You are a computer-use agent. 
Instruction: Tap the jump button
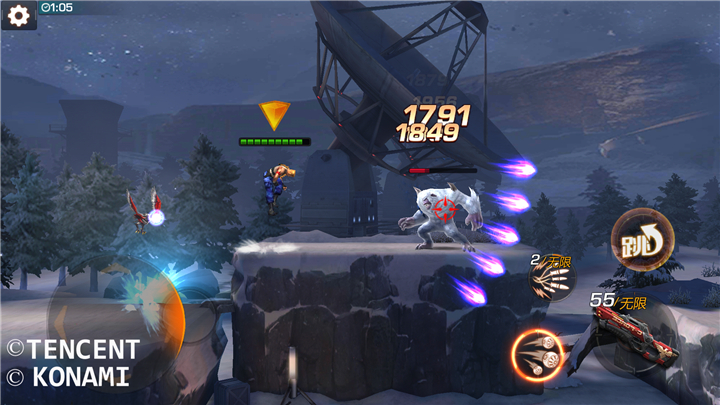[x=635, y=237]
